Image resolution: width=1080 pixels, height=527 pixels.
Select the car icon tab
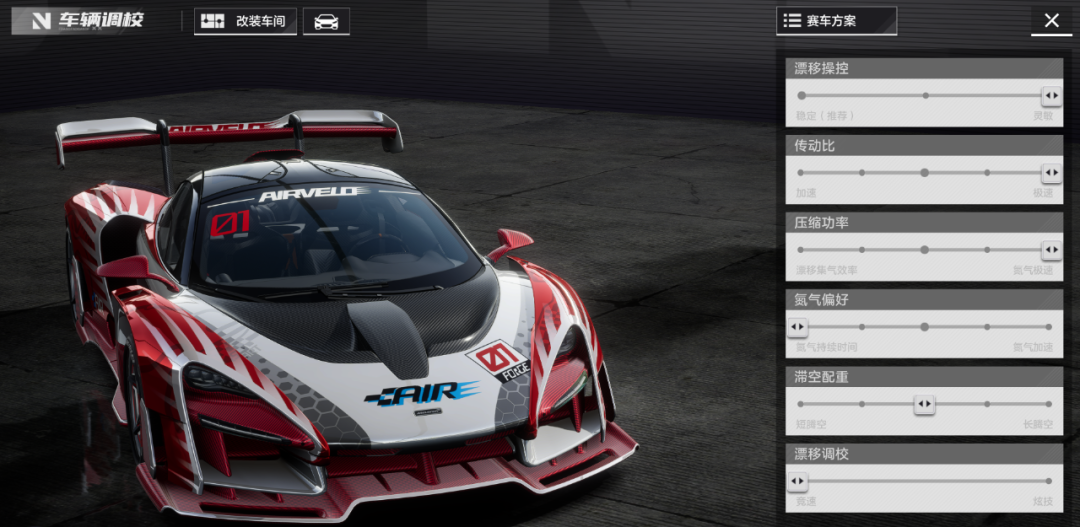point(326,21)
